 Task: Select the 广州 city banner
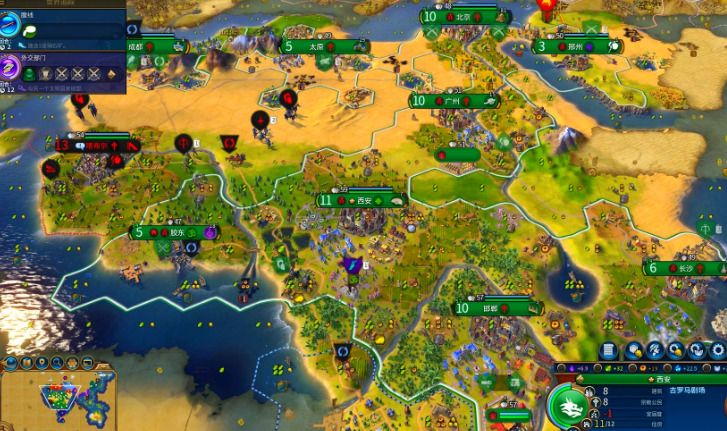click(x=452, y=101)
